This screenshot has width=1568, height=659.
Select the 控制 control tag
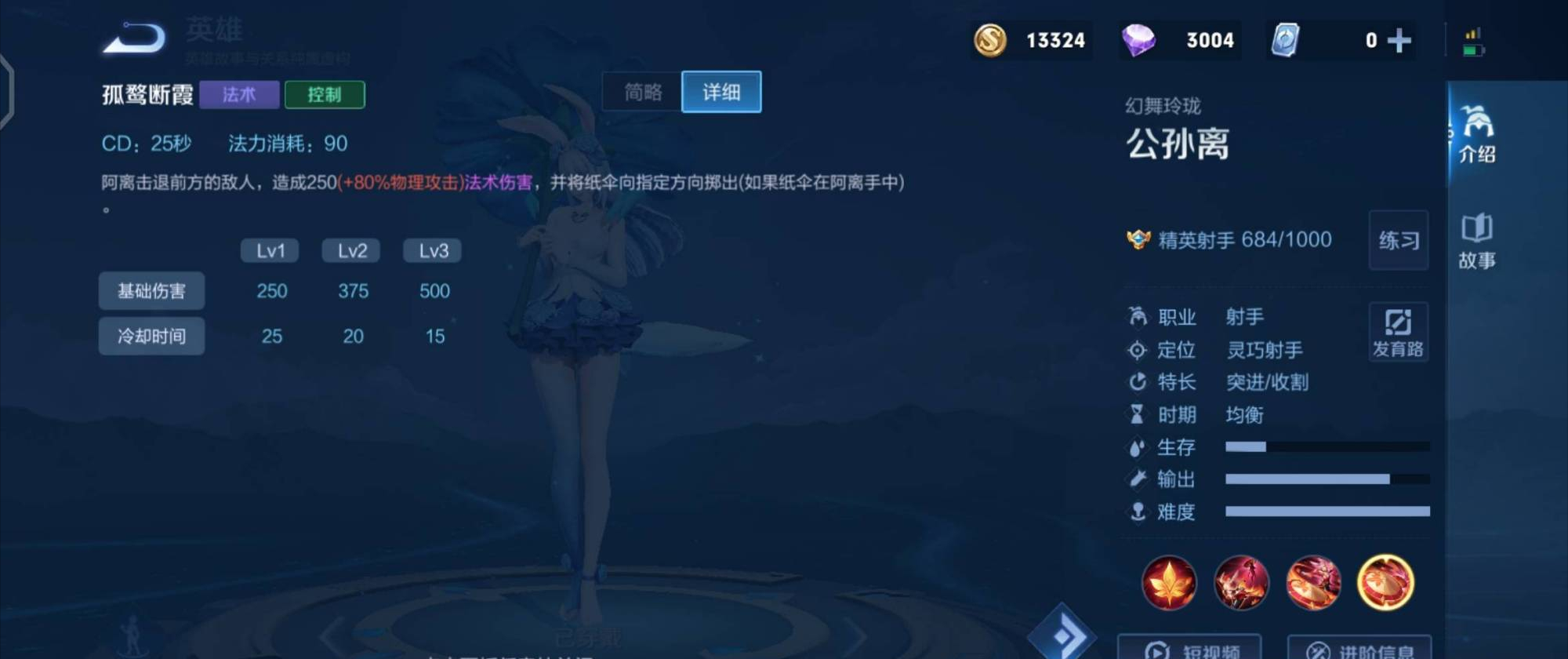(x=326, y=94)
